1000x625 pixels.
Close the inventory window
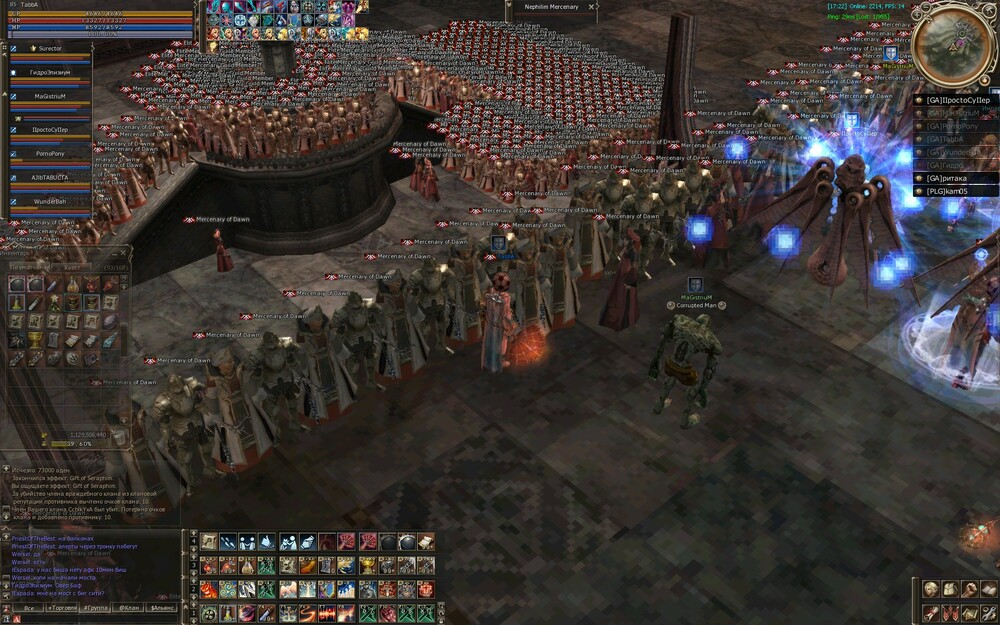pyautogui.click(x=125, y=254)
